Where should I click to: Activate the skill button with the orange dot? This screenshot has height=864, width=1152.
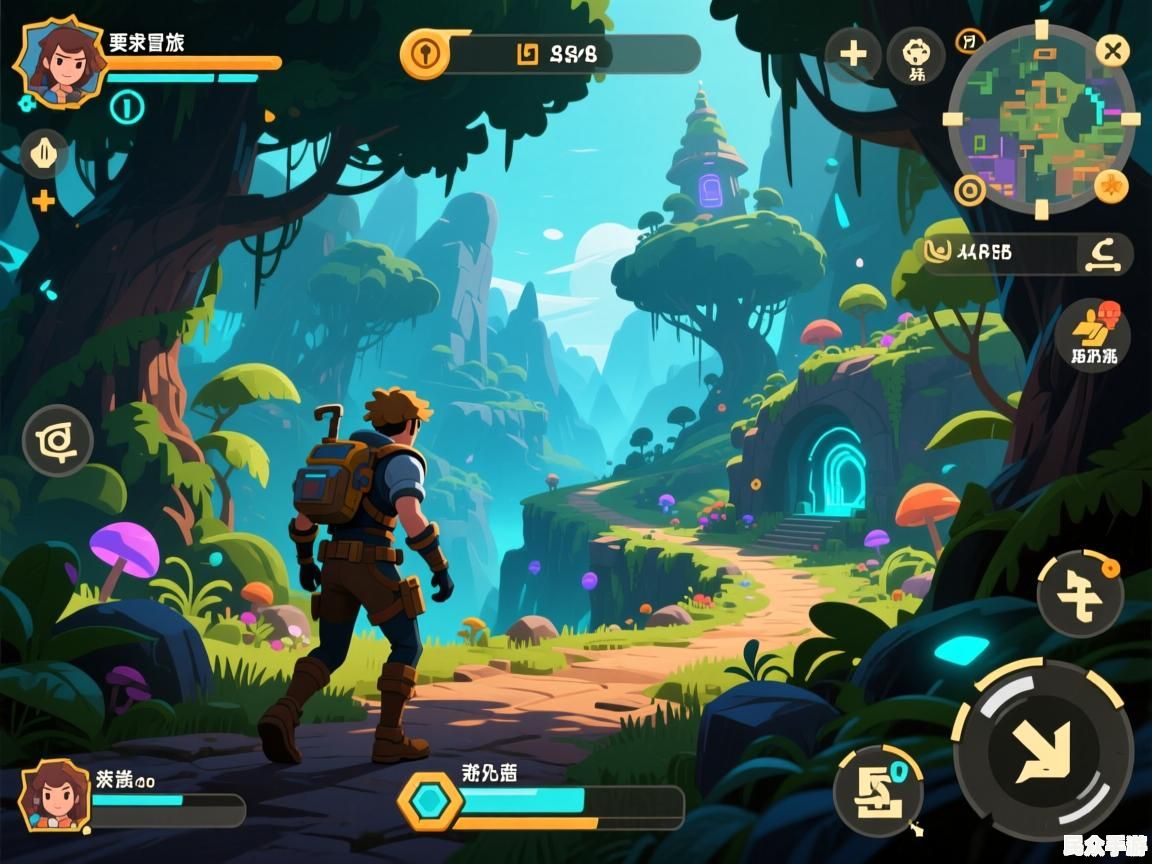coord(1080,594)
